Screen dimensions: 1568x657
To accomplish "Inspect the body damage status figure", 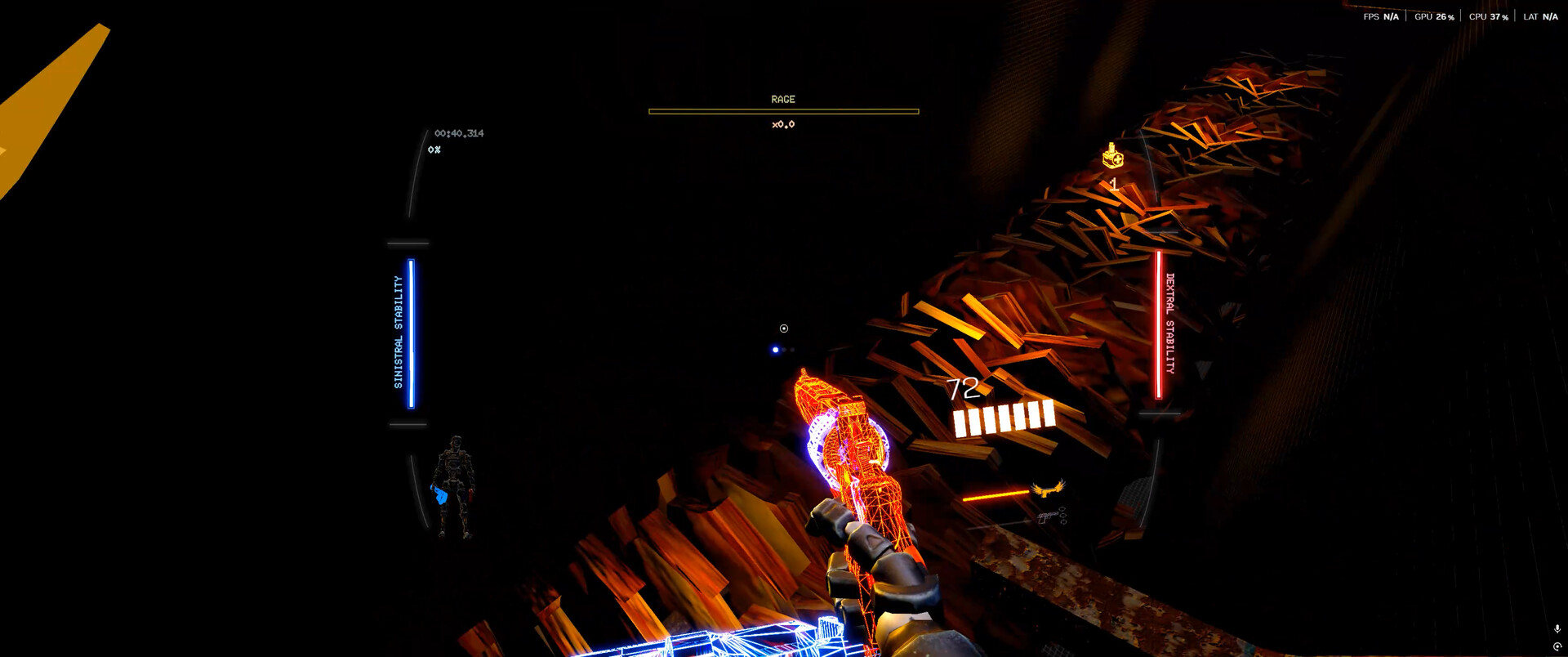I will 453,487.
